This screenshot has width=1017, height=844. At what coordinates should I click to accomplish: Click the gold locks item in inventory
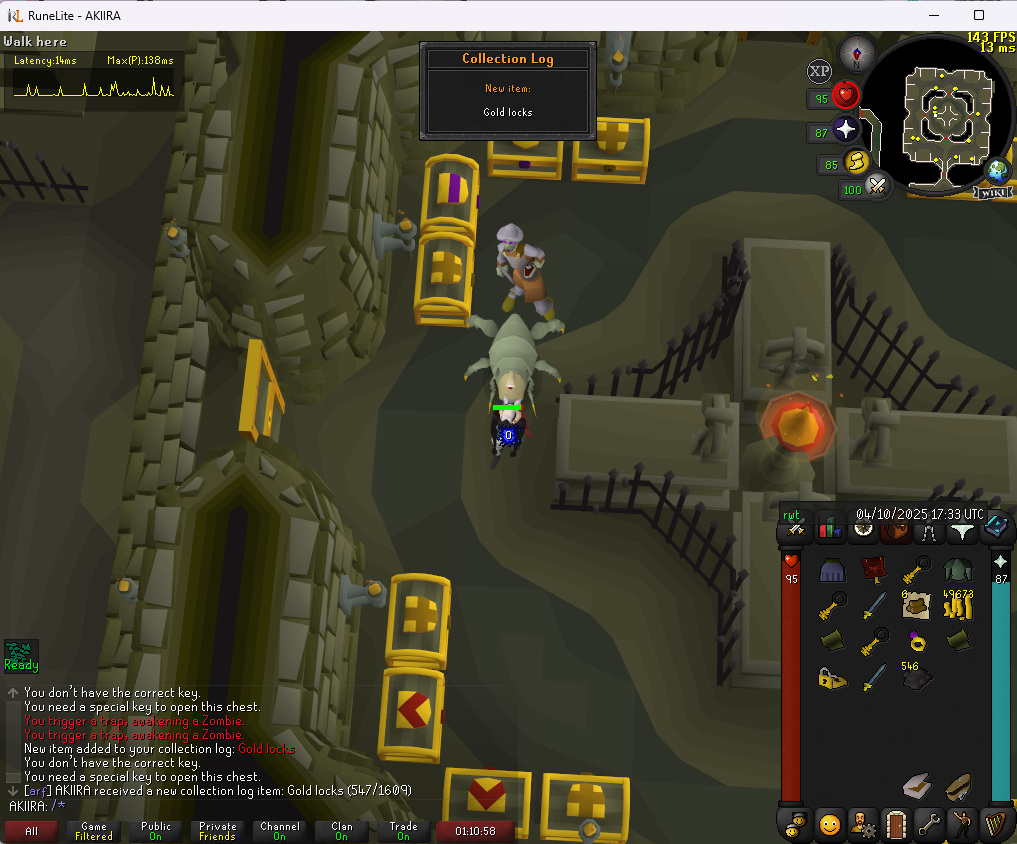tap(833, 677)
